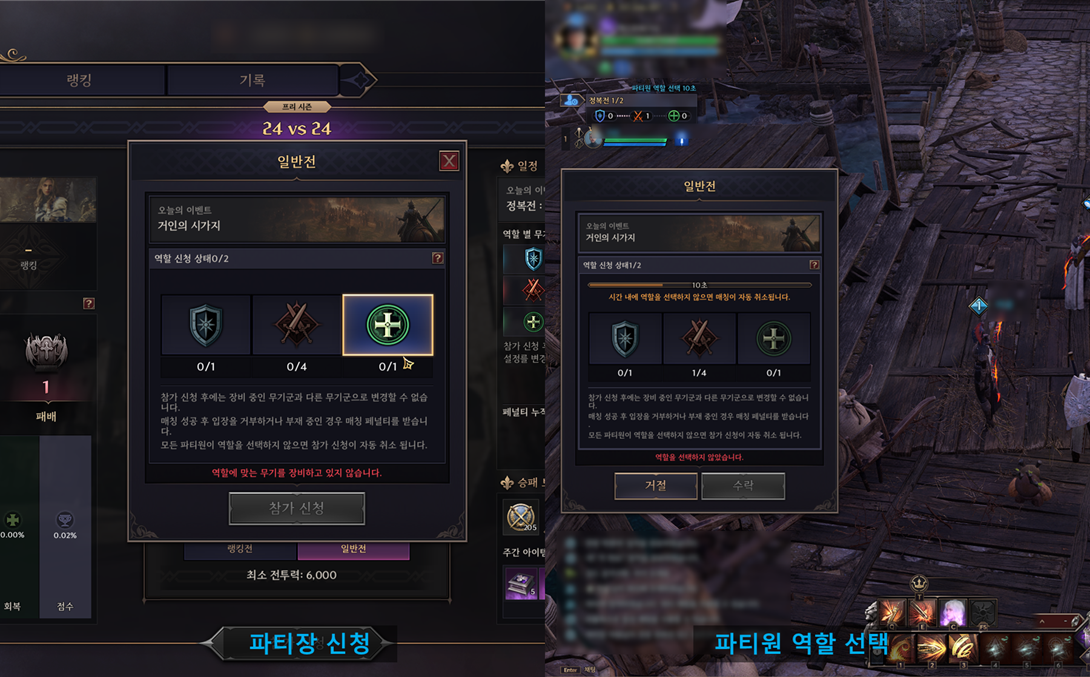Click the 거인의 시가지 event banner above 참가 신청

(297, 219)
